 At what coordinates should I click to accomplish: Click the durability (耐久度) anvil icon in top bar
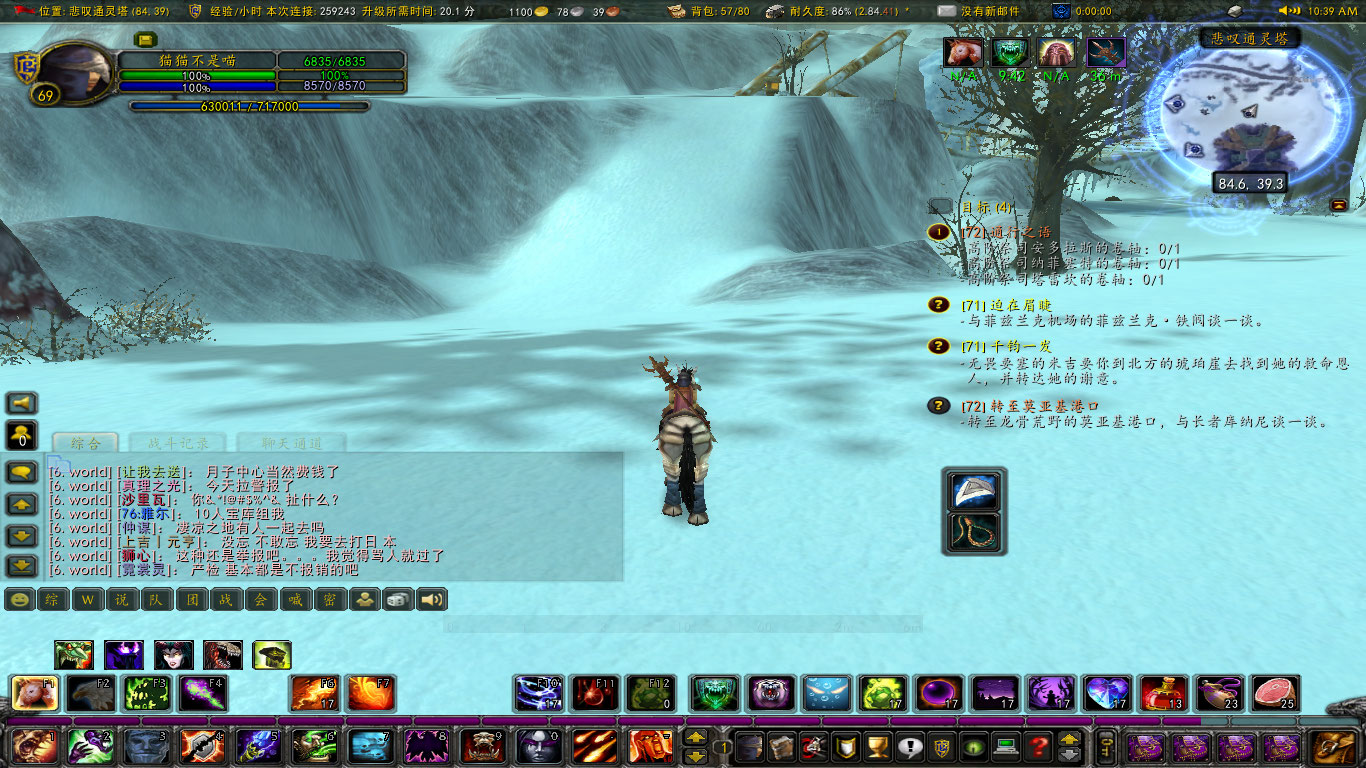(774, 12)
